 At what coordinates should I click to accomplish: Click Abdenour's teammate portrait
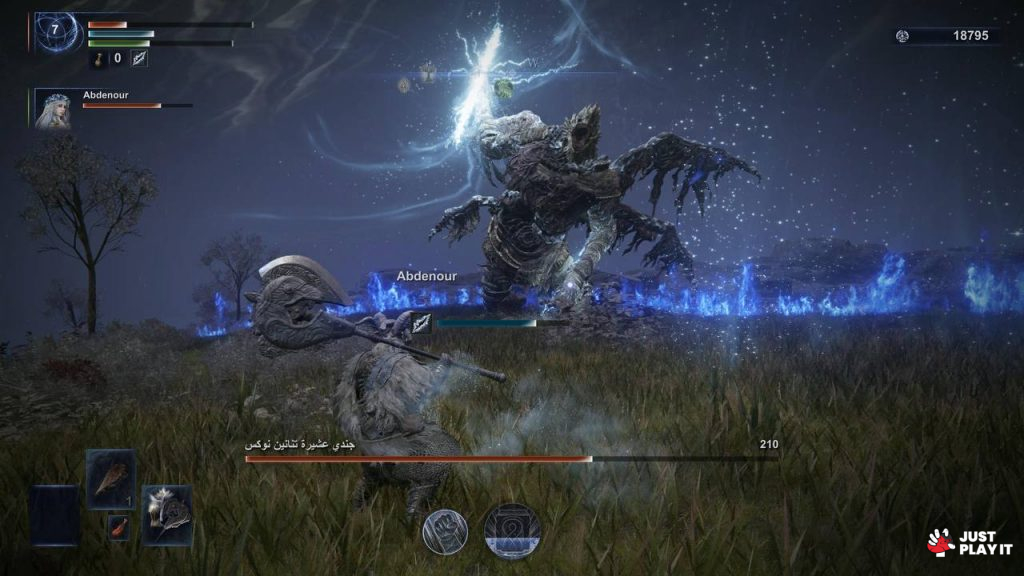pos(53,109)
